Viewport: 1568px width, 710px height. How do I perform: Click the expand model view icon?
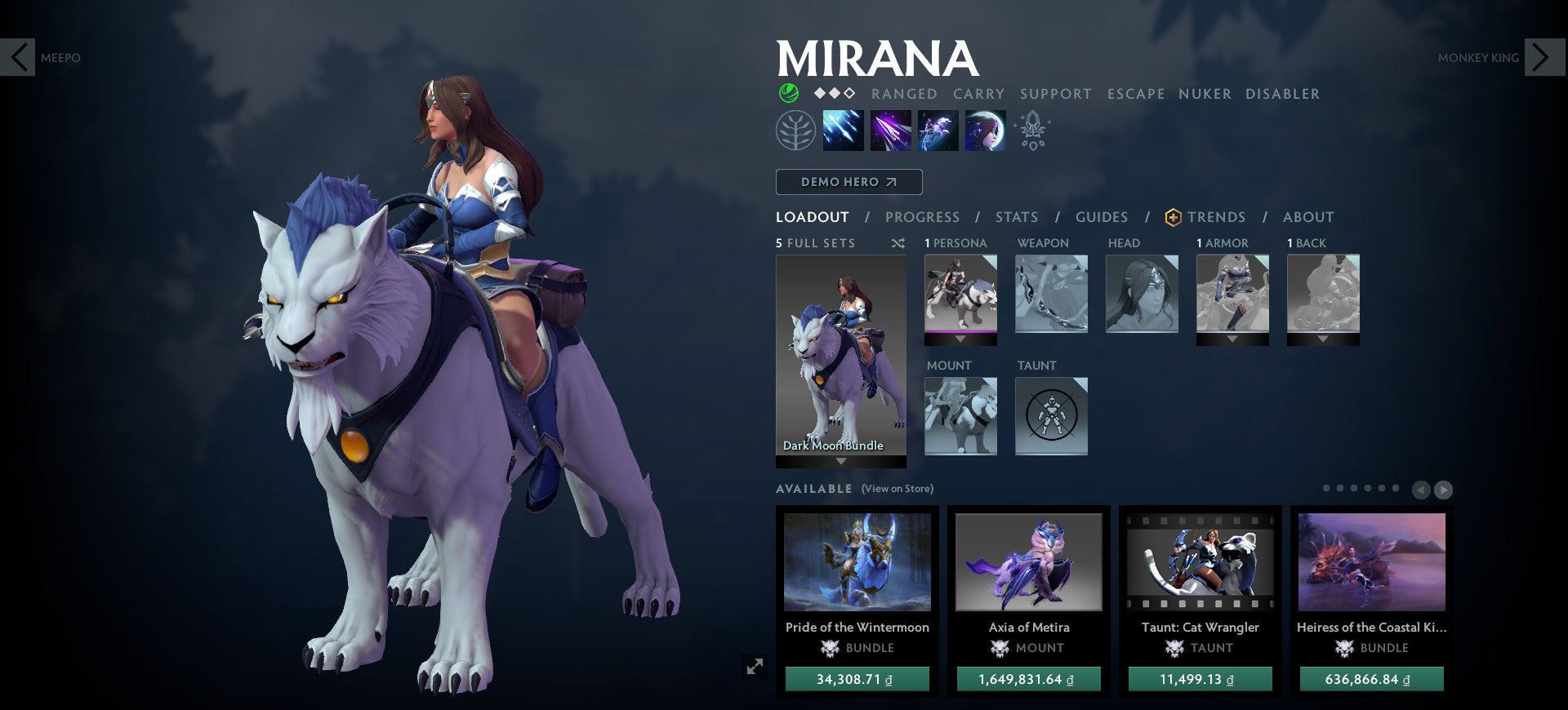tap(753, 666)
